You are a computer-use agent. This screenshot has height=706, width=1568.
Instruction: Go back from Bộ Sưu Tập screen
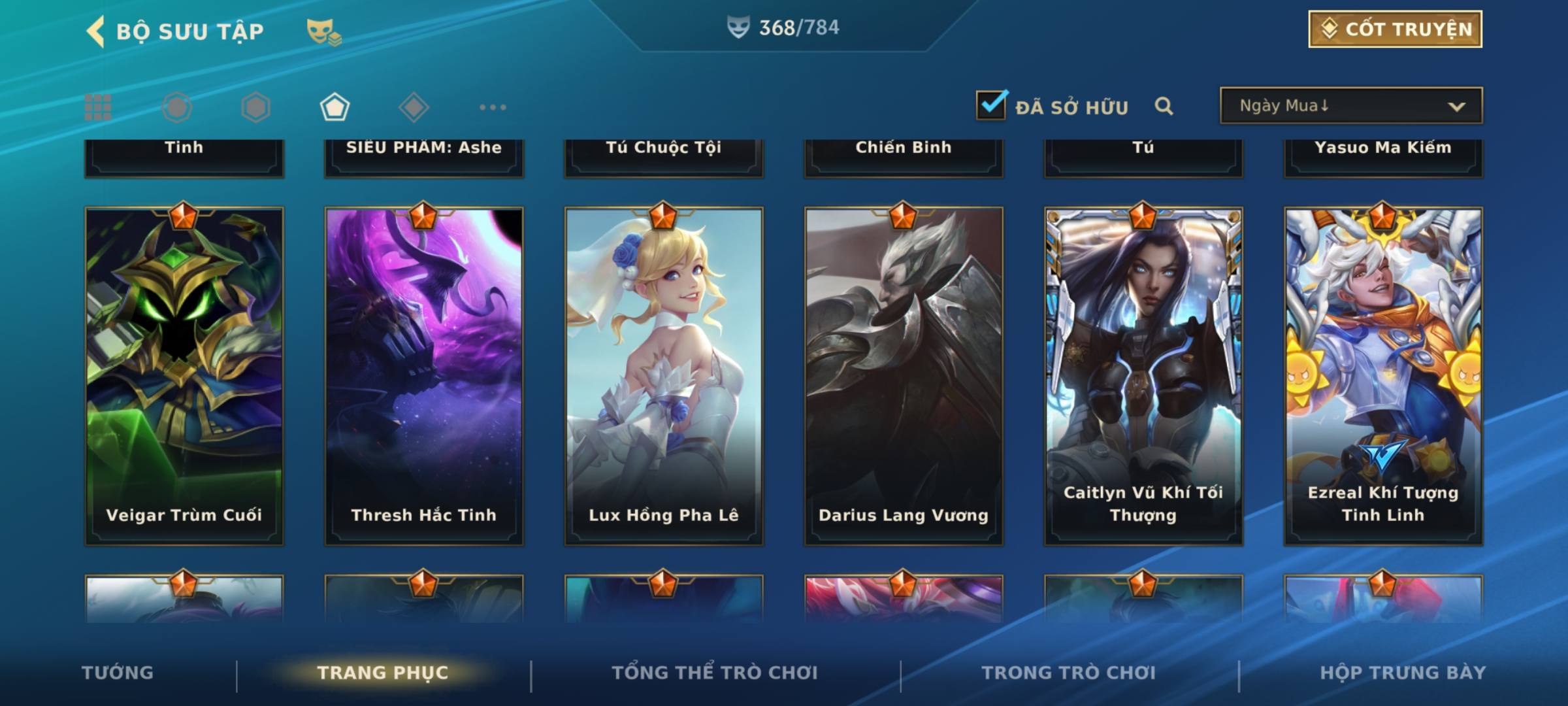[x=96, y=31]
